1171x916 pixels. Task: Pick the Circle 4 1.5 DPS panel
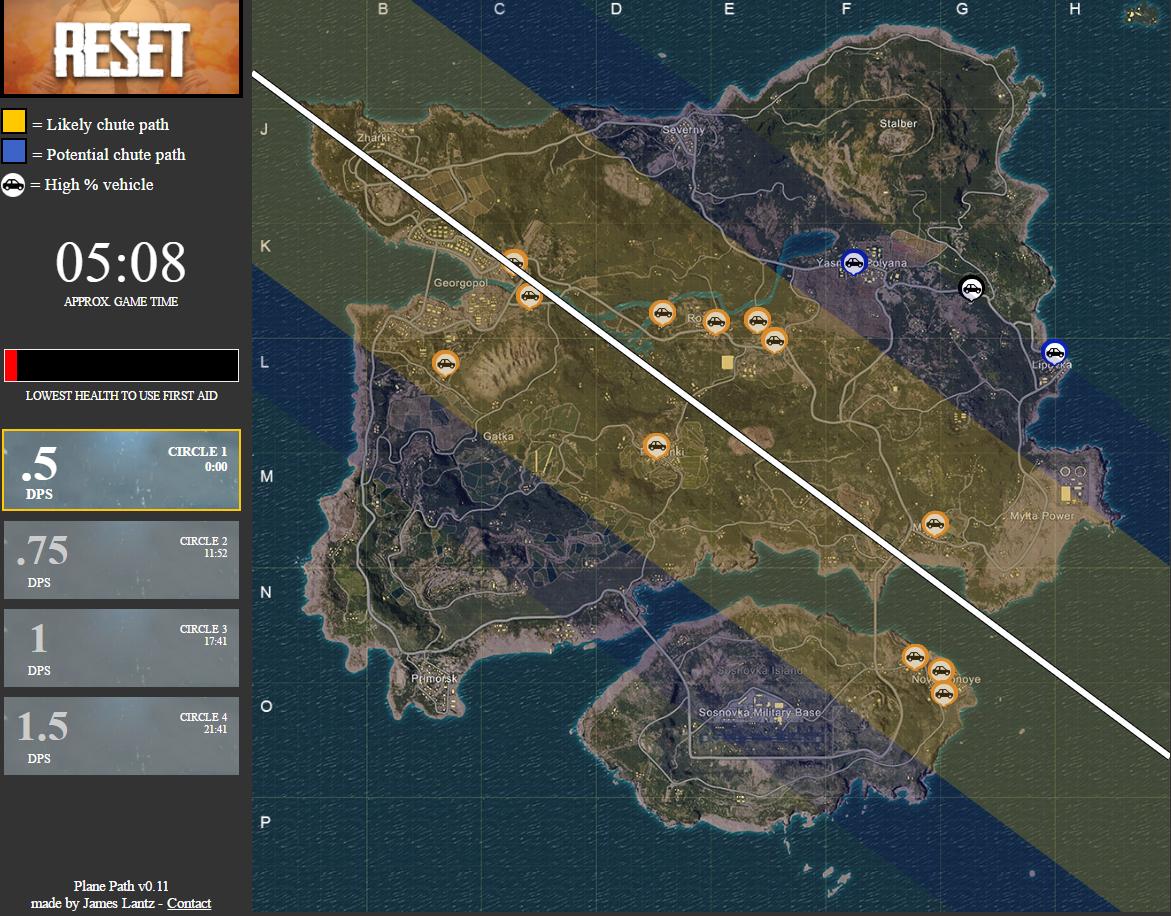pyautogui.click(x=121, y=735)
